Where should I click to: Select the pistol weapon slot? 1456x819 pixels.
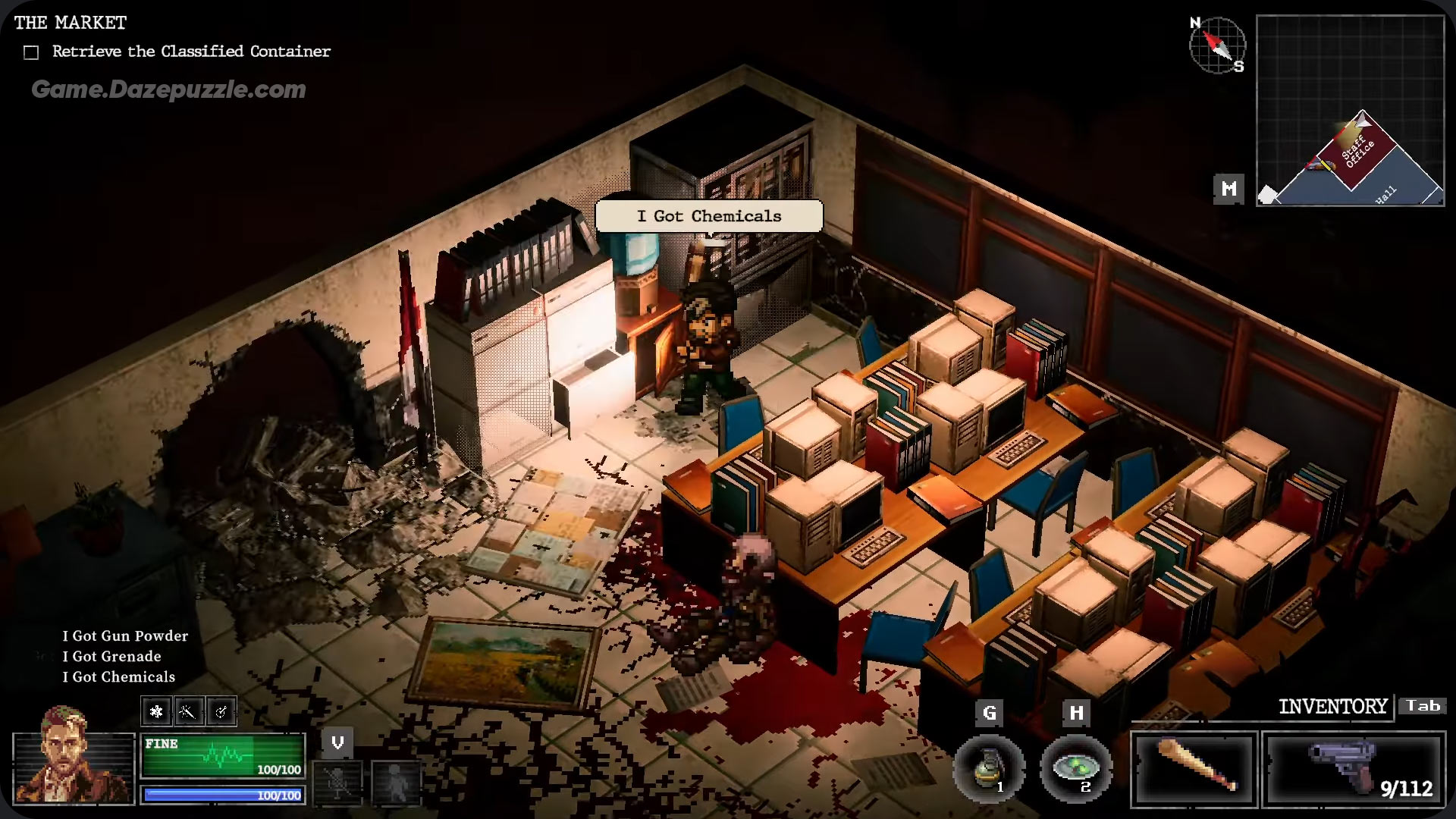(x=1354, y=769)
